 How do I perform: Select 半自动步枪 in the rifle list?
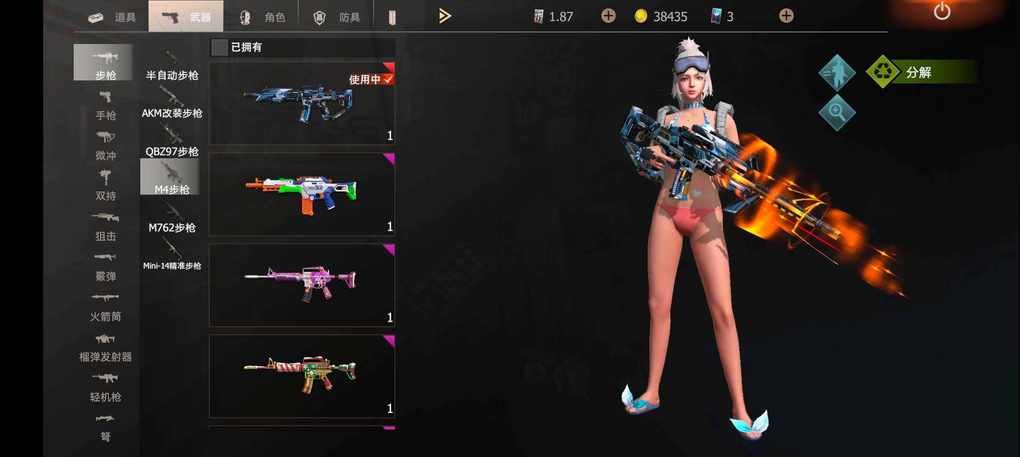tap(172, 66)
